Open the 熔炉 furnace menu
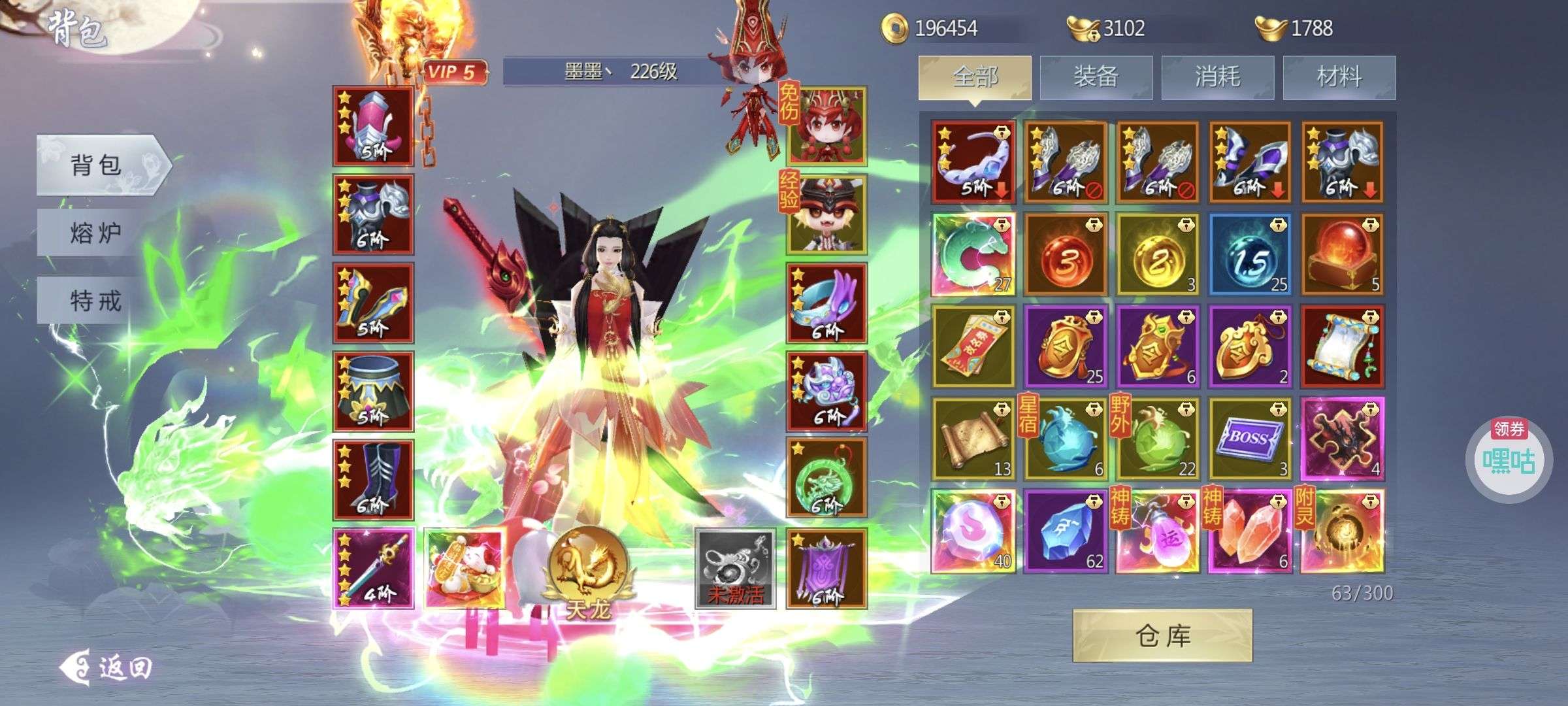1568x706 pixels. coord(95,233)
